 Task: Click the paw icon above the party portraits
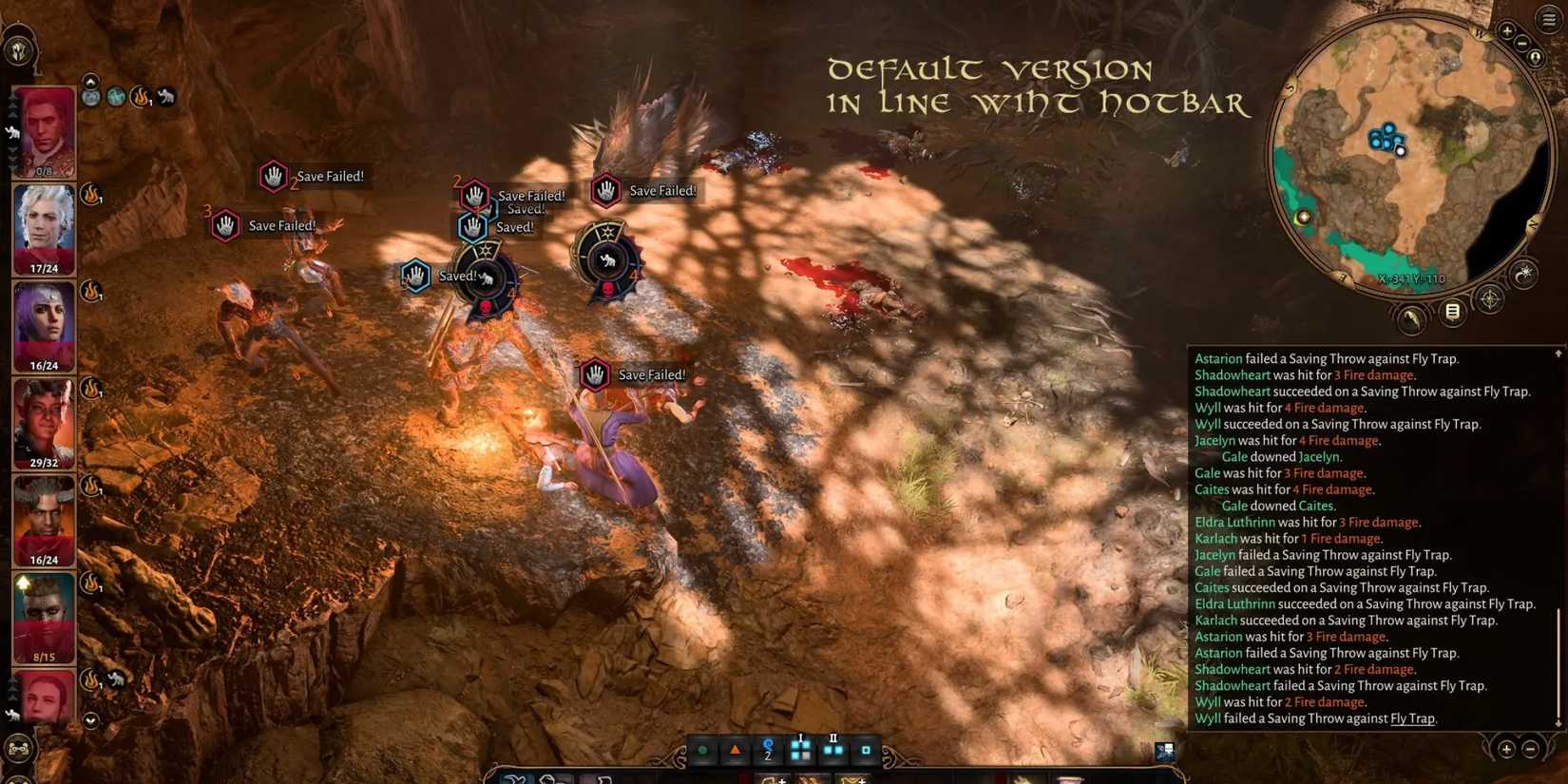click(167, 98)
